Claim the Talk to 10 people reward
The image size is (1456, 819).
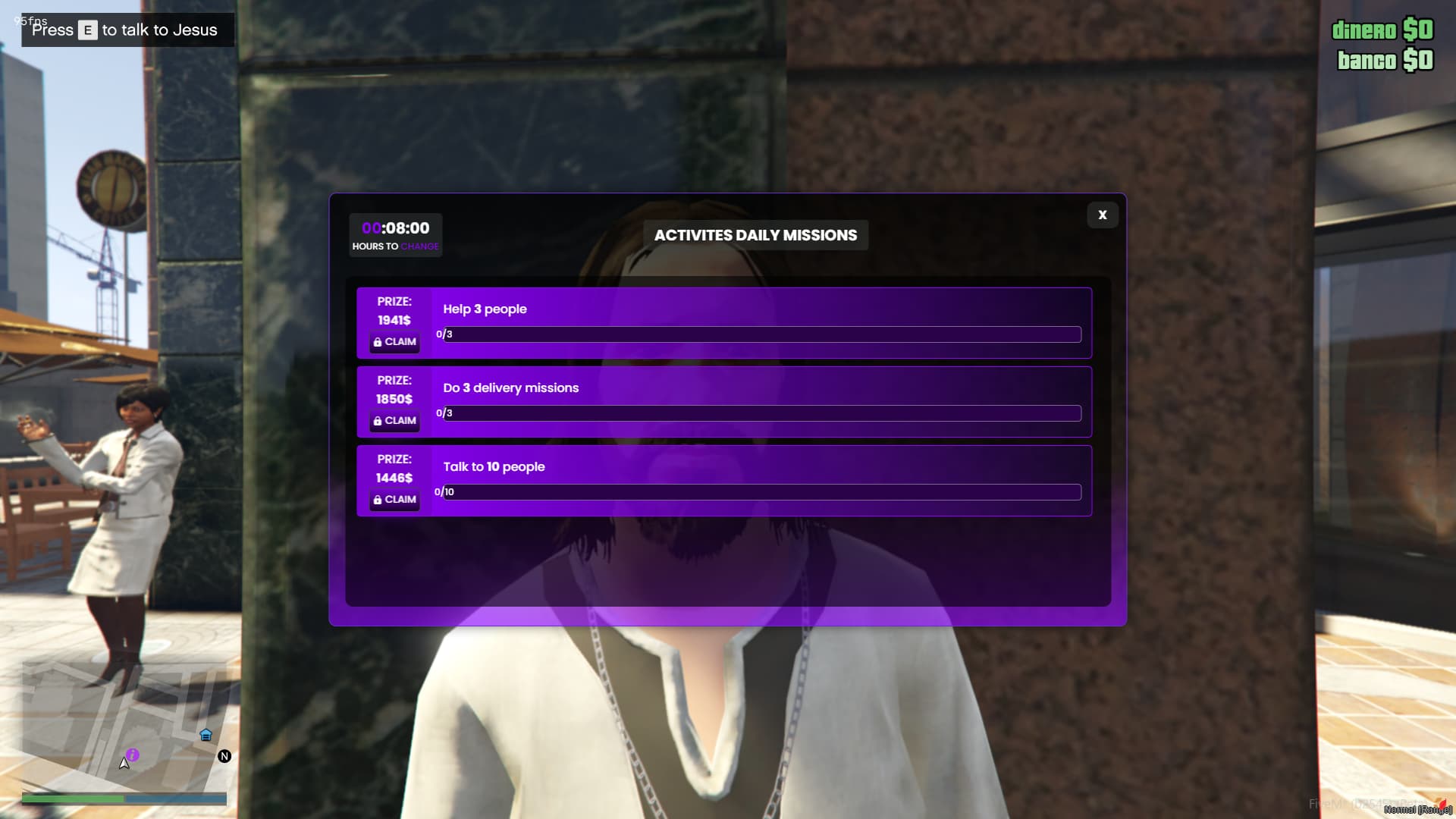tap(394, 500)
